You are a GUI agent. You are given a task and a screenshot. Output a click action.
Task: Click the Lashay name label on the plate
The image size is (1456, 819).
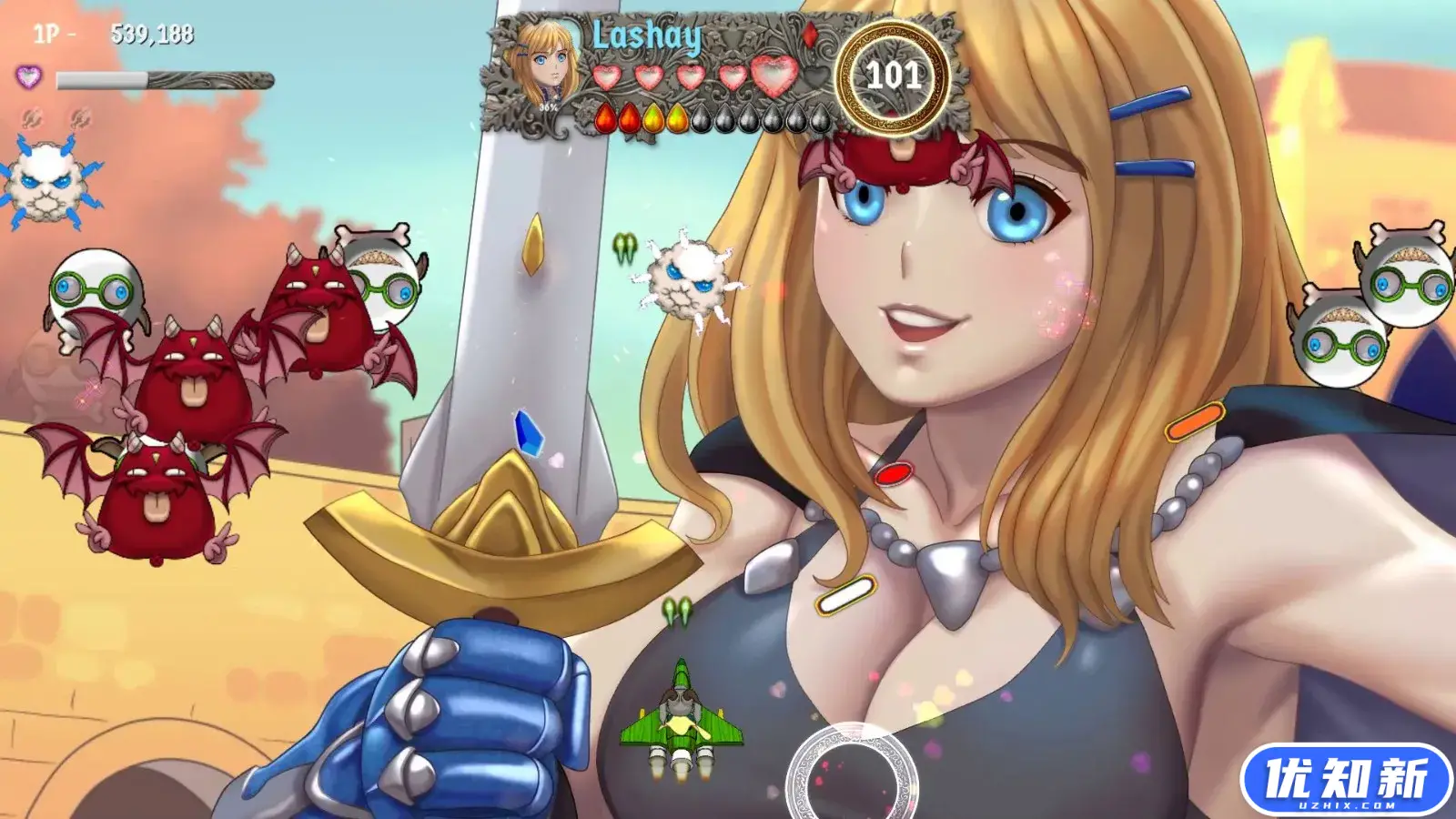pos(648,36)
